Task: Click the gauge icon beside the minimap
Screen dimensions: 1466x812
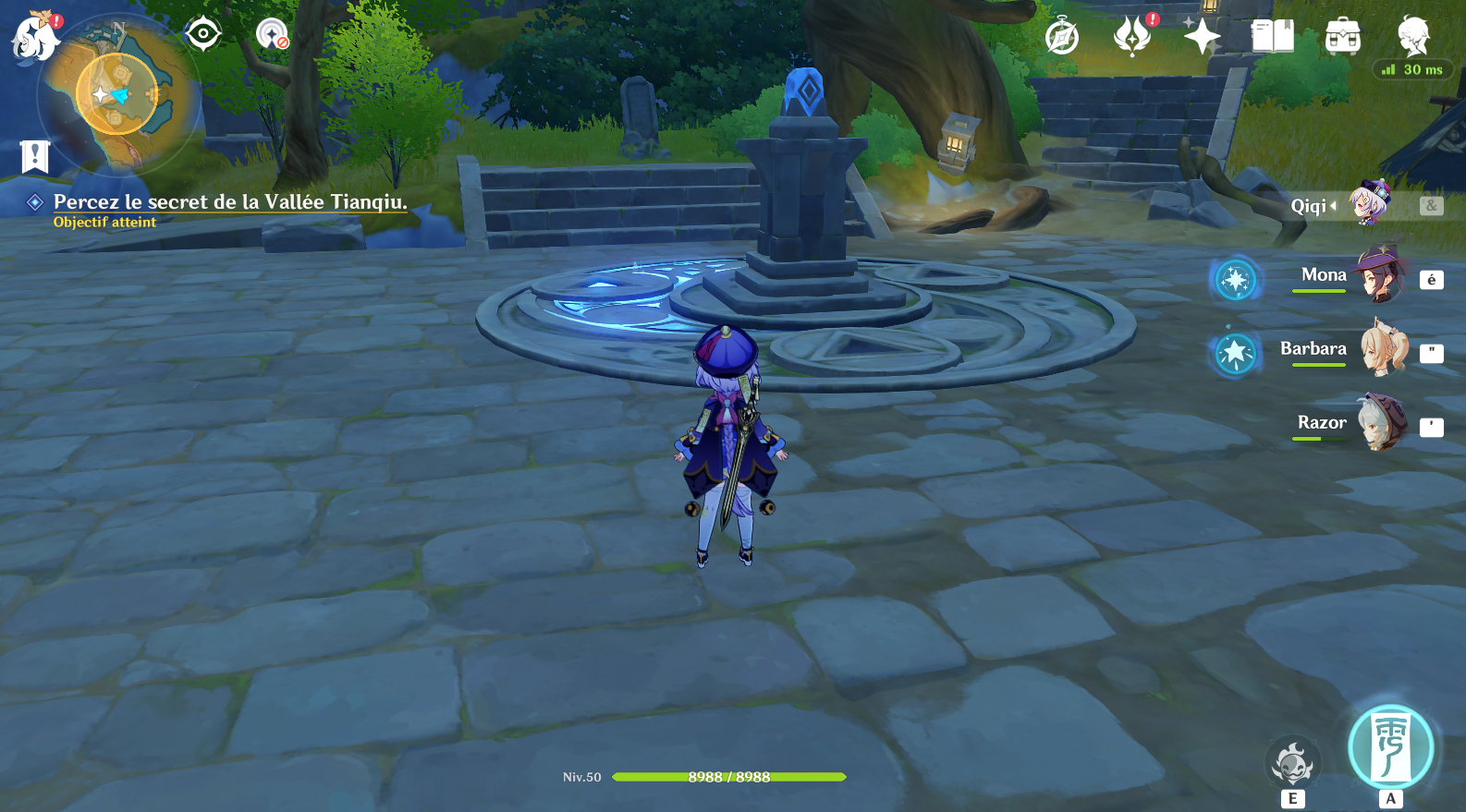Action: 272,35
